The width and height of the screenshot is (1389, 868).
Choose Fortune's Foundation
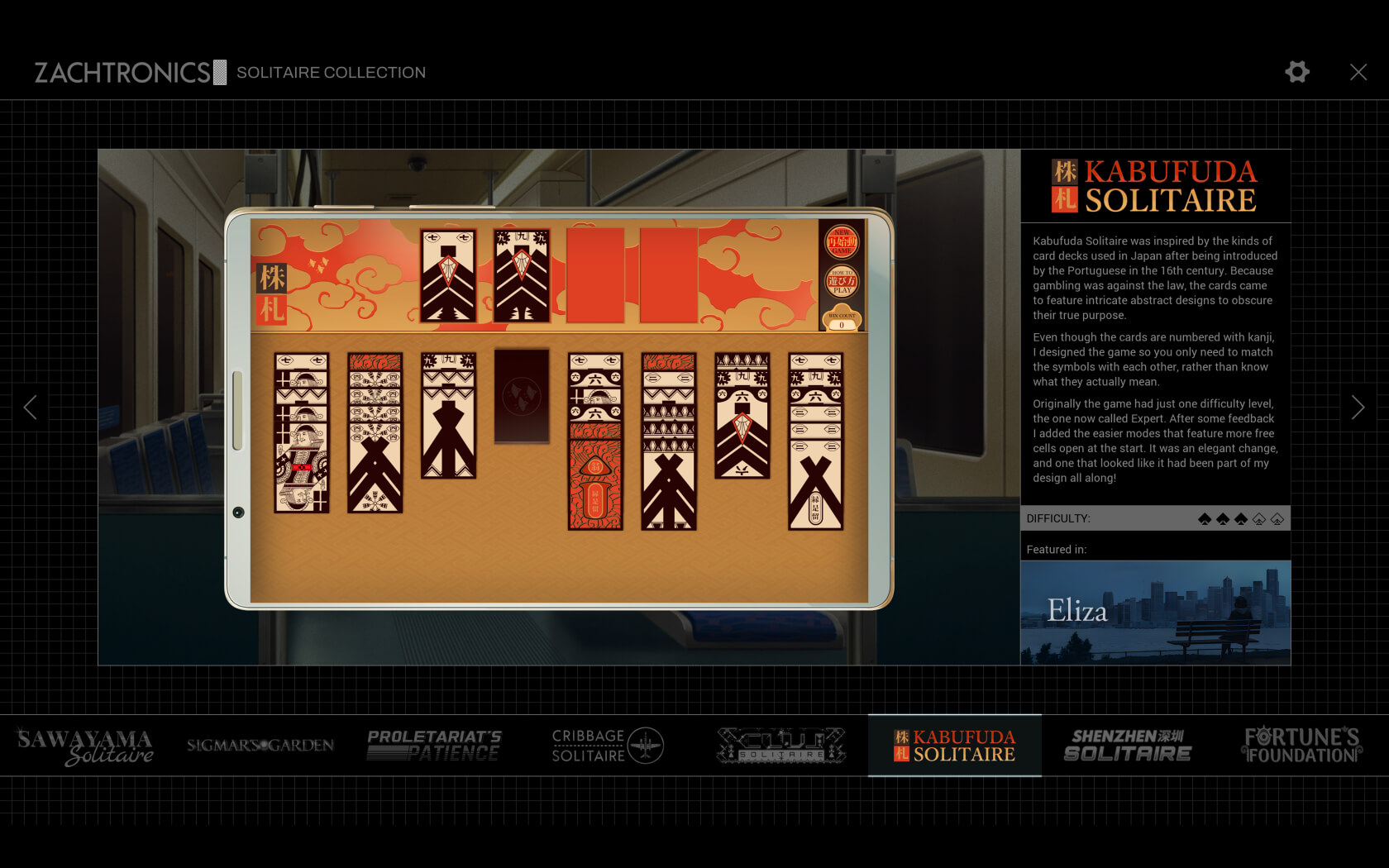pyautogui.click(x=1301, y=746)
